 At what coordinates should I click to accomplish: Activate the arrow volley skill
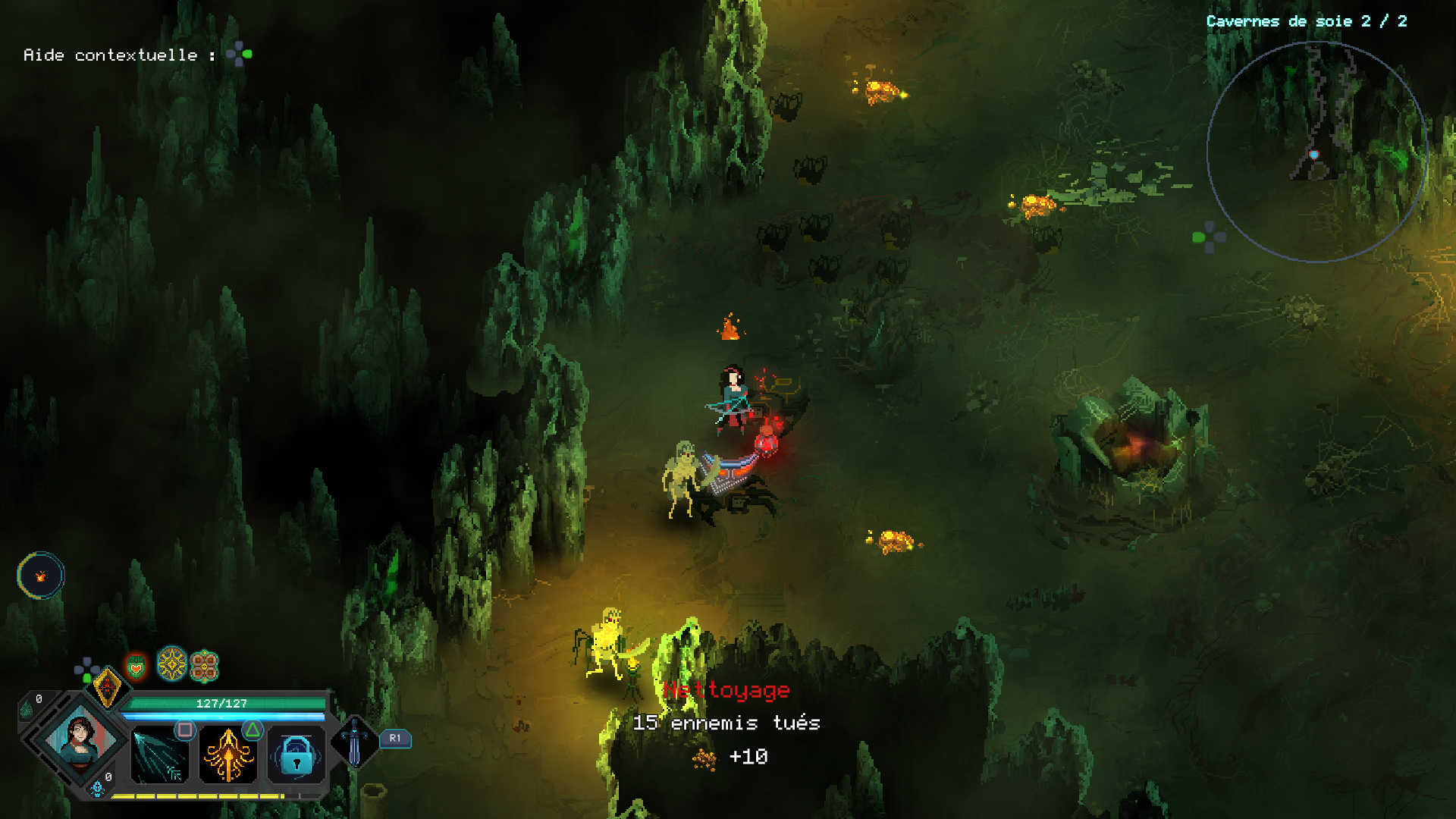point(159,755)
